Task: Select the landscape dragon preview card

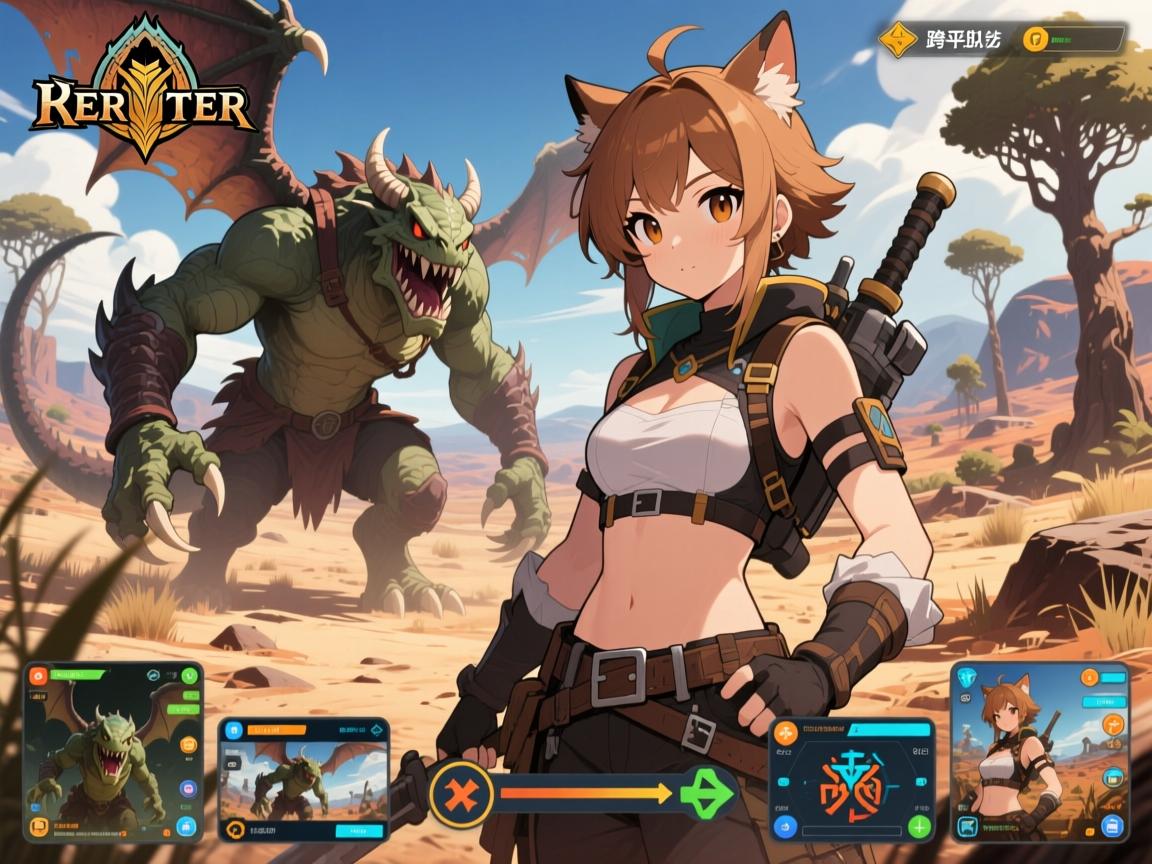Action: point(303,778)
